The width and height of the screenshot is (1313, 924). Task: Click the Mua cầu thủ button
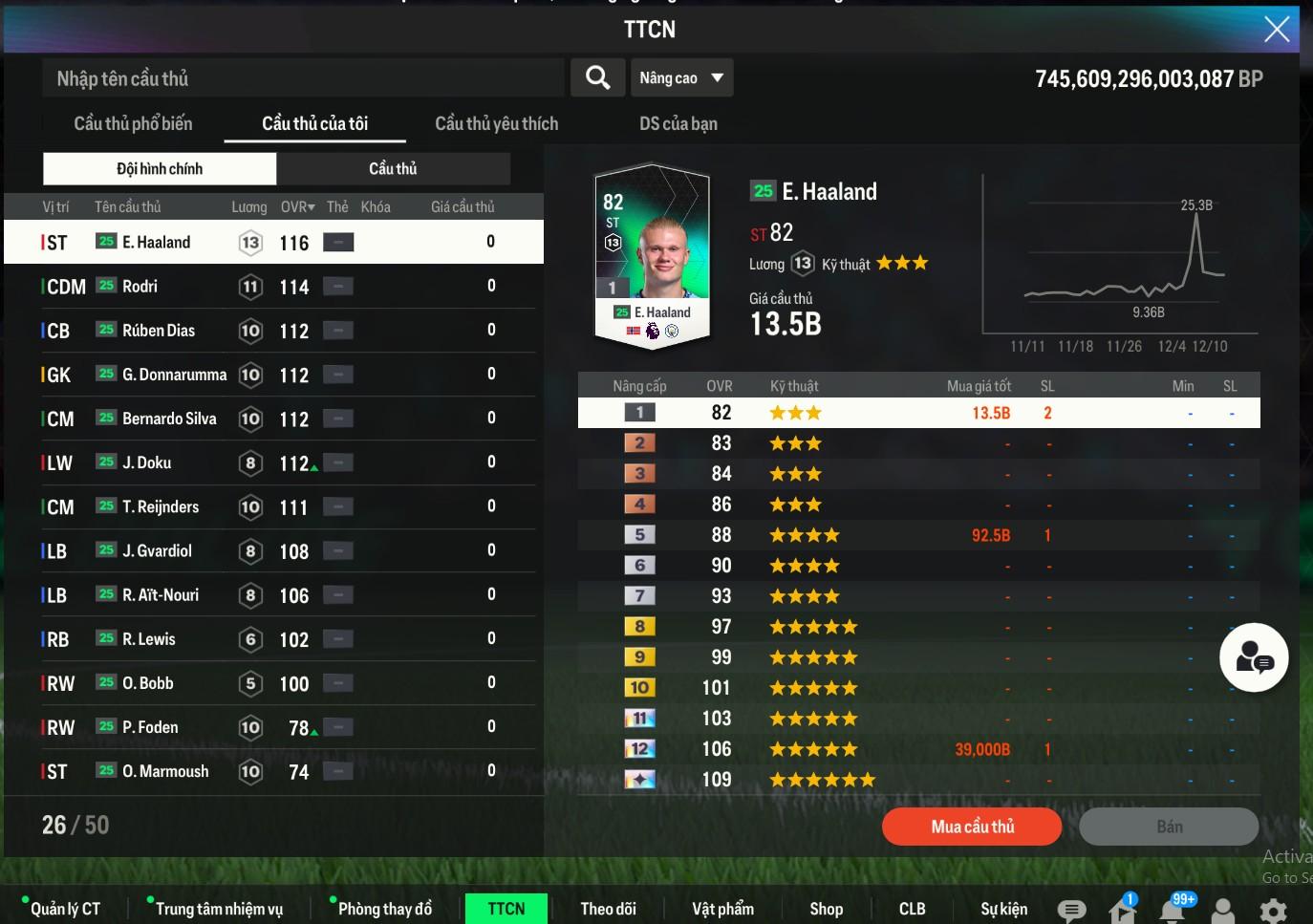pyautogui.click(x=972, y=827)
